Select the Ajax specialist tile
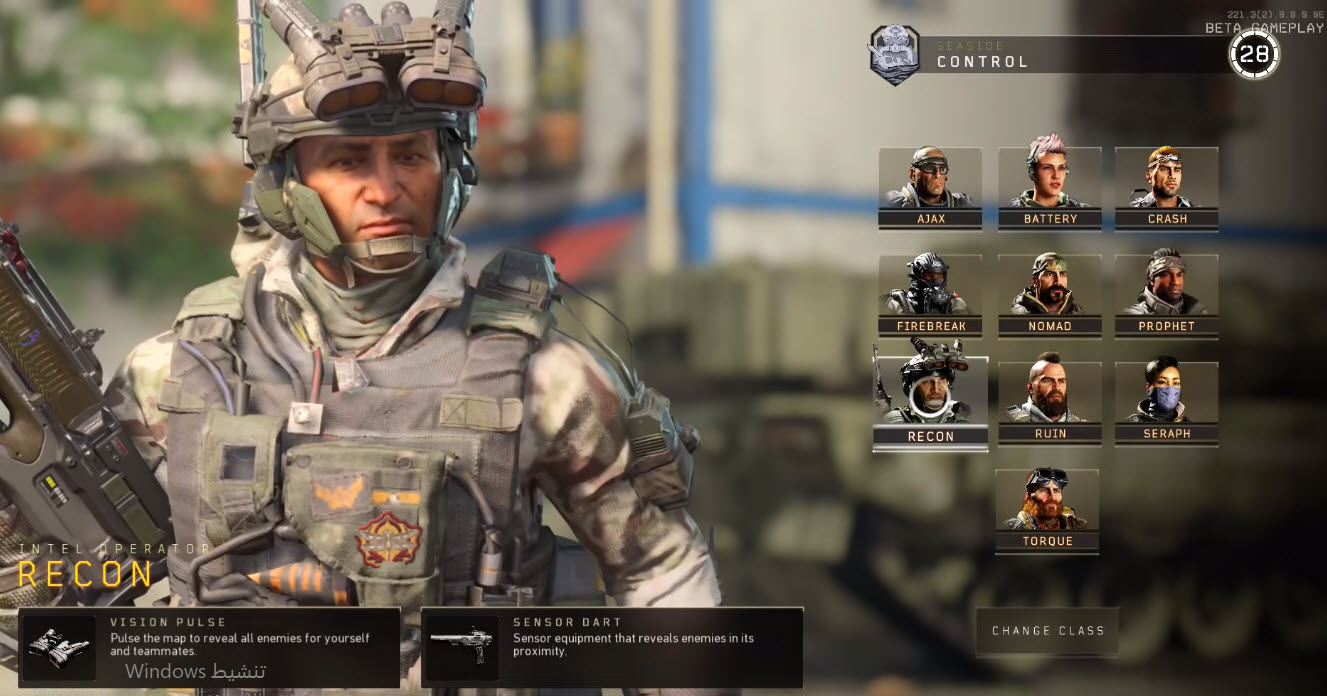The width and height of the screenshot is (1327, 696). (x=930, y=187)
